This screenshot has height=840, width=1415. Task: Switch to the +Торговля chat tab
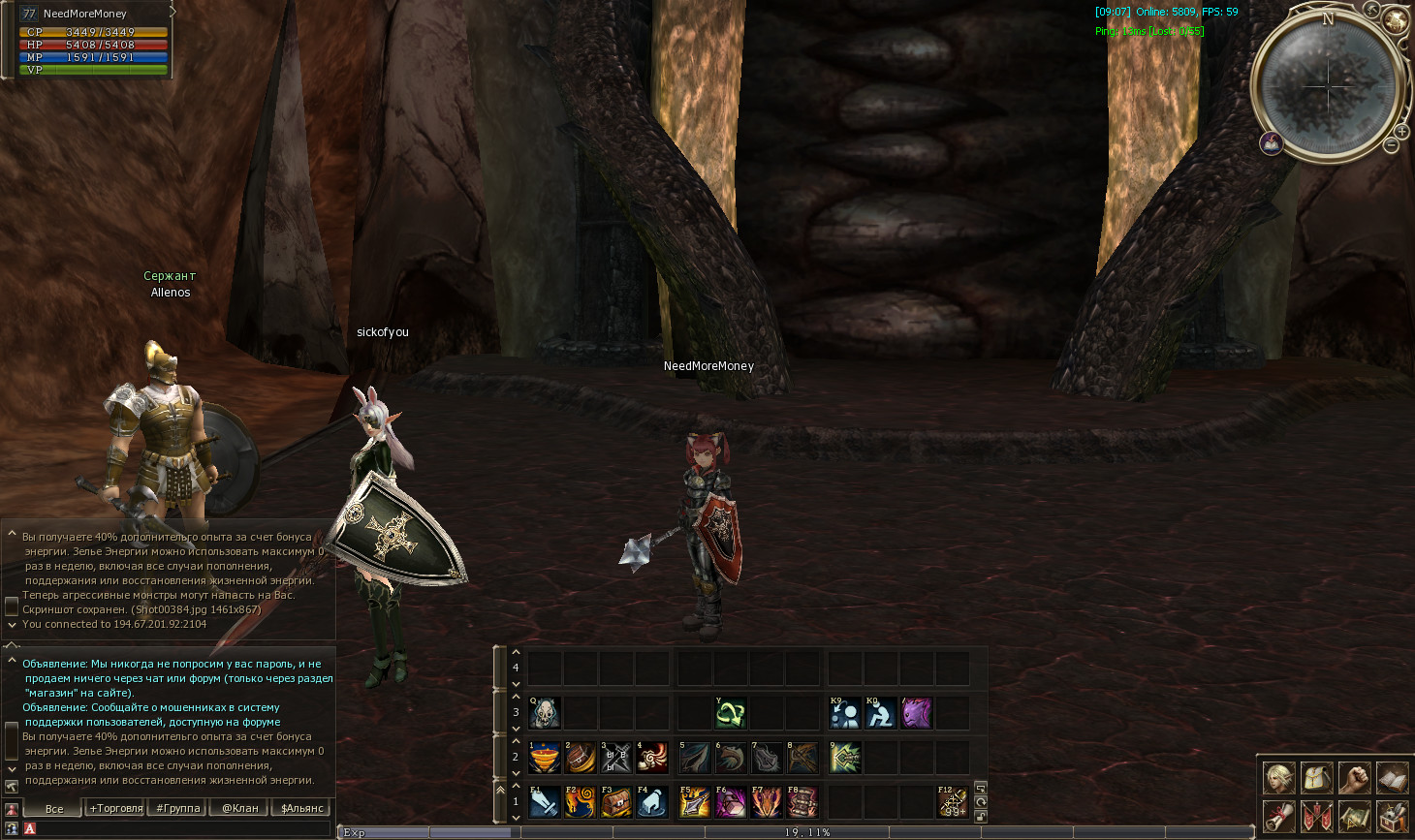(116, 808)
